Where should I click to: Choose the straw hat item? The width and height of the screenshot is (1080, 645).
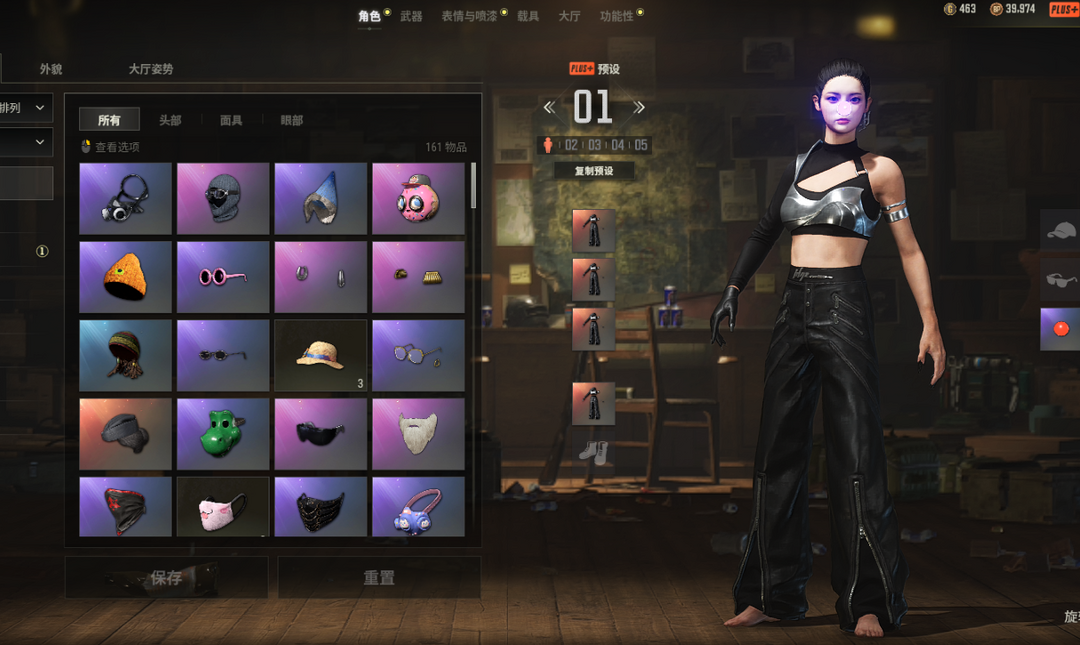tap(320, 355)
